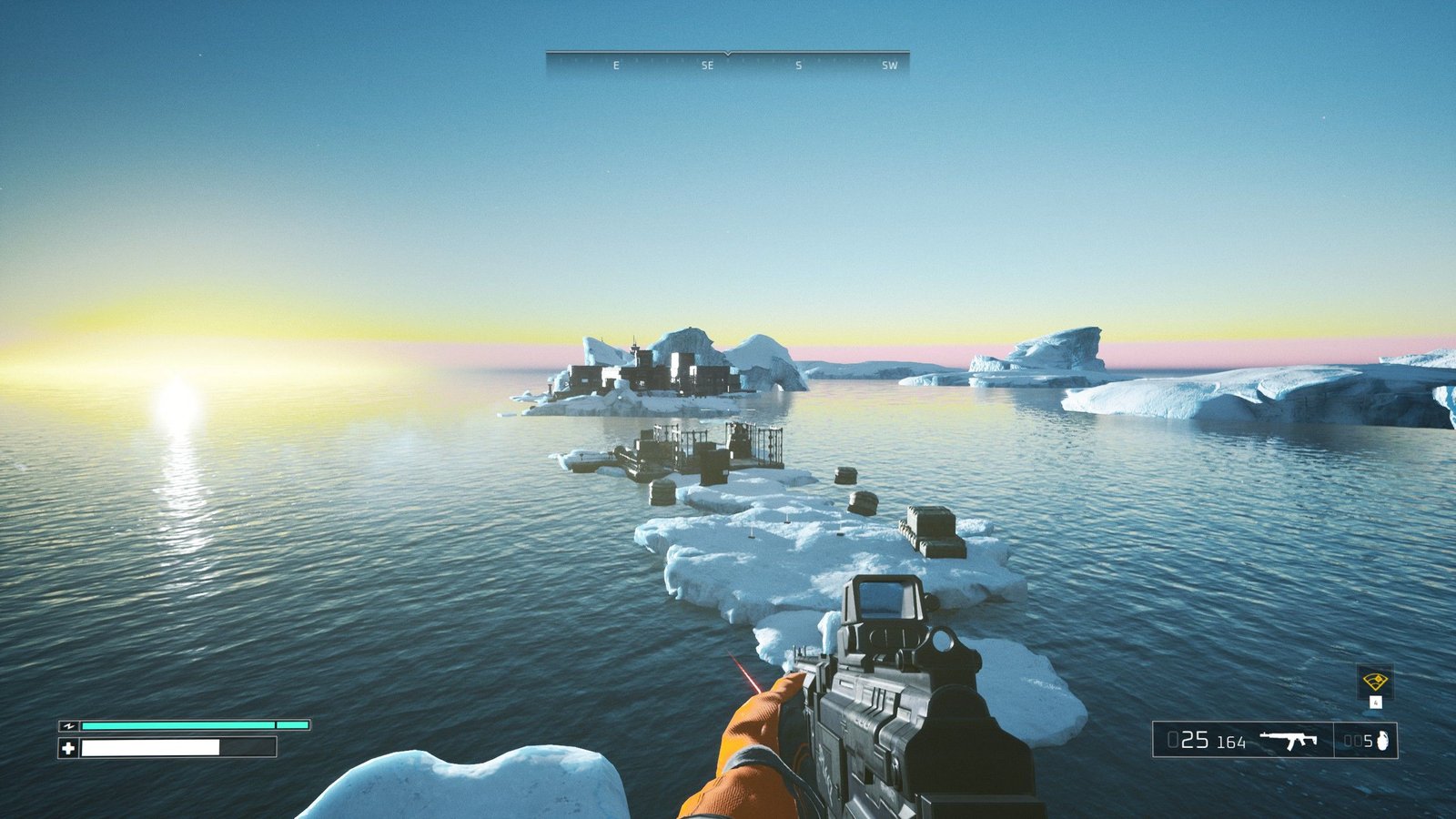This screenshot has height=819, width=1456.
Task: Activate the yellow radar scanner ability
Action: (x=1374, y=682)
